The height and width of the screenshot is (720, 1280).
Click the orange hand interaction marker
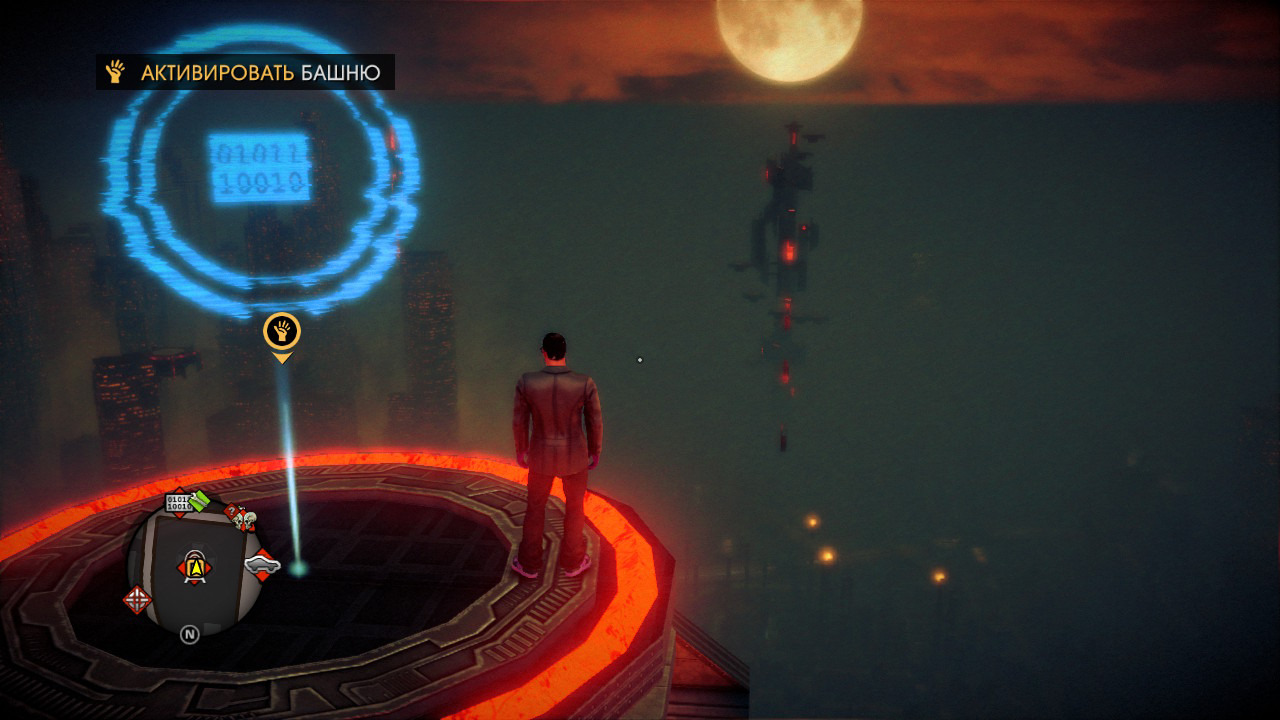tap(282, 331)
